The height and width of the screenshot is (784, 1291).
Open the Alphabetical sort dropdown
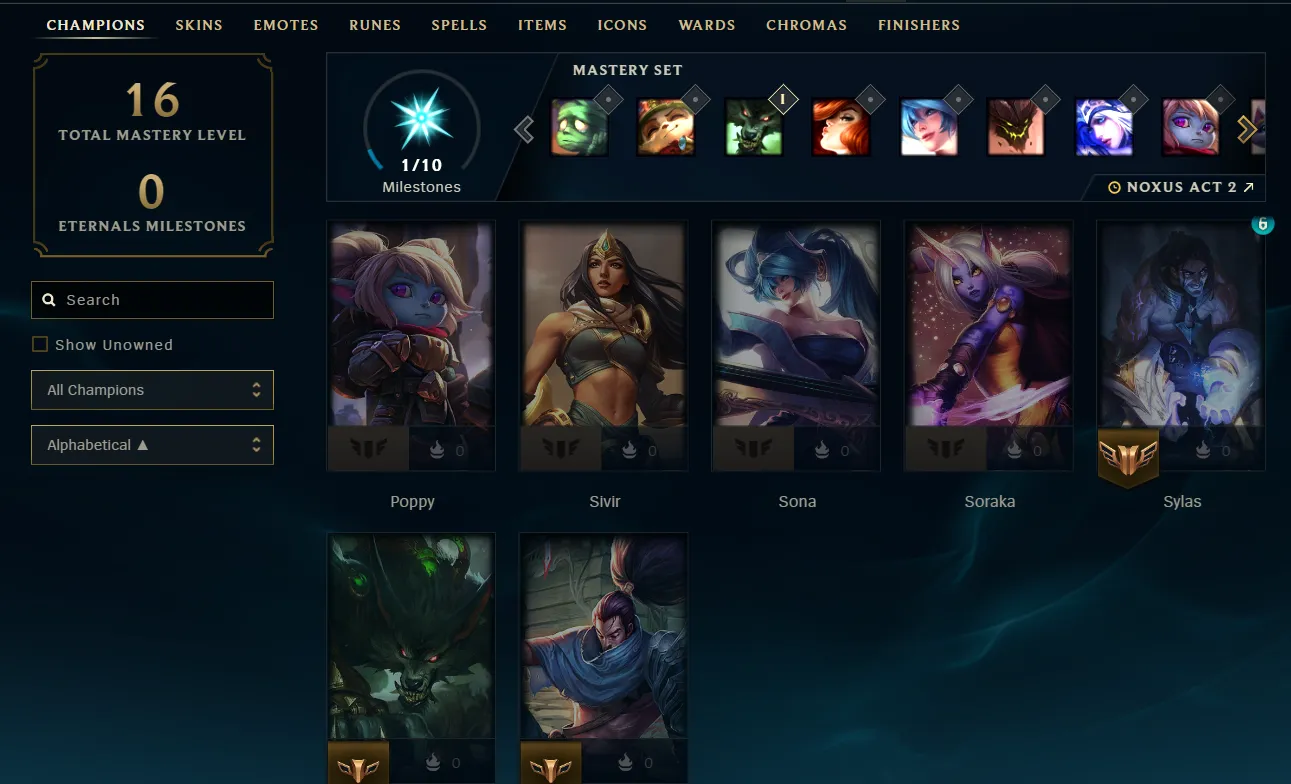click(152, 445)
